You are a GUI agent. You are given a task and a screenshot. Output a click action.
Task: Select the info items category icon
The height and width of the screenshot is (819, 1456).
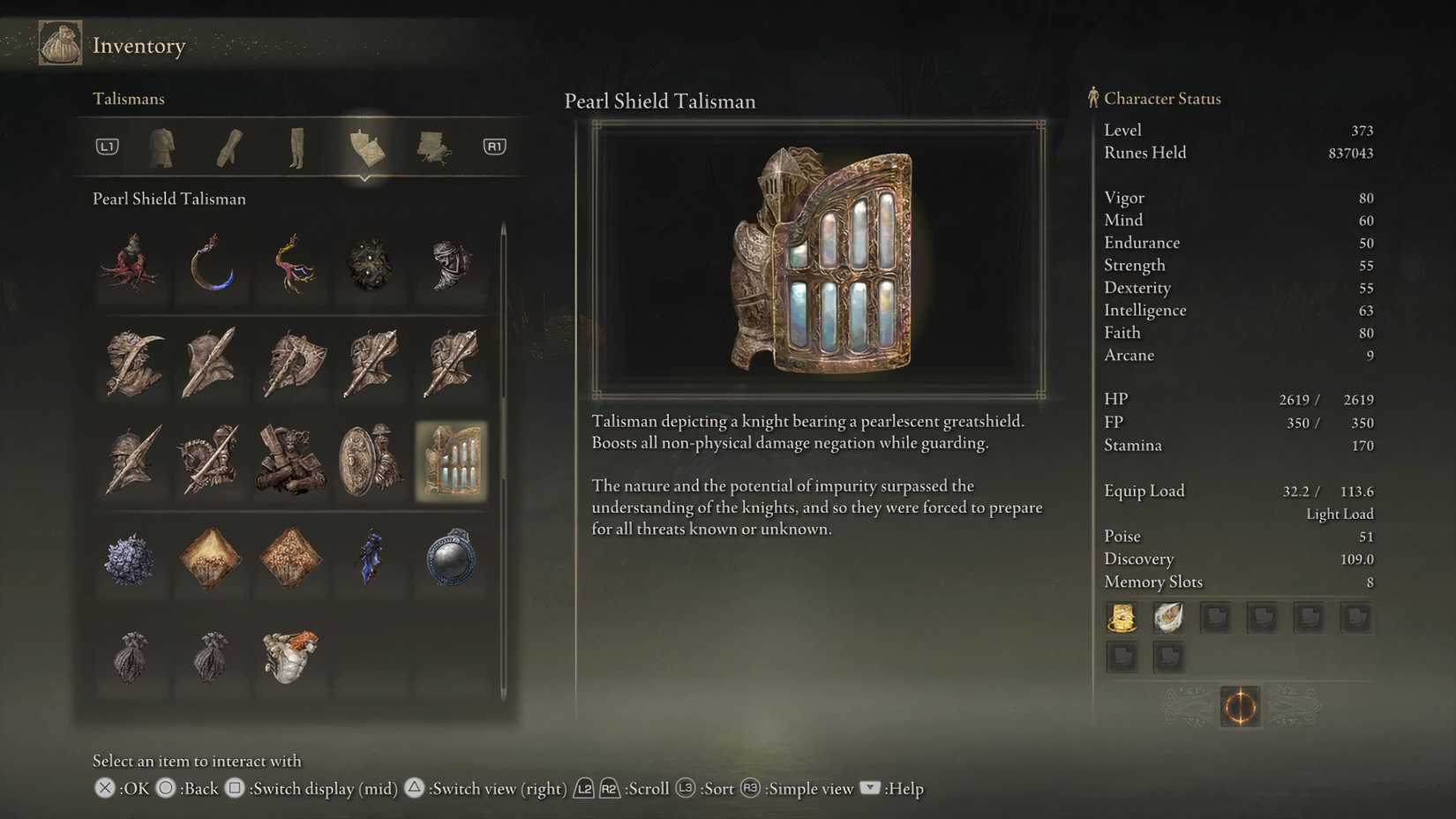pyautogui.click(x=431, y=147)
